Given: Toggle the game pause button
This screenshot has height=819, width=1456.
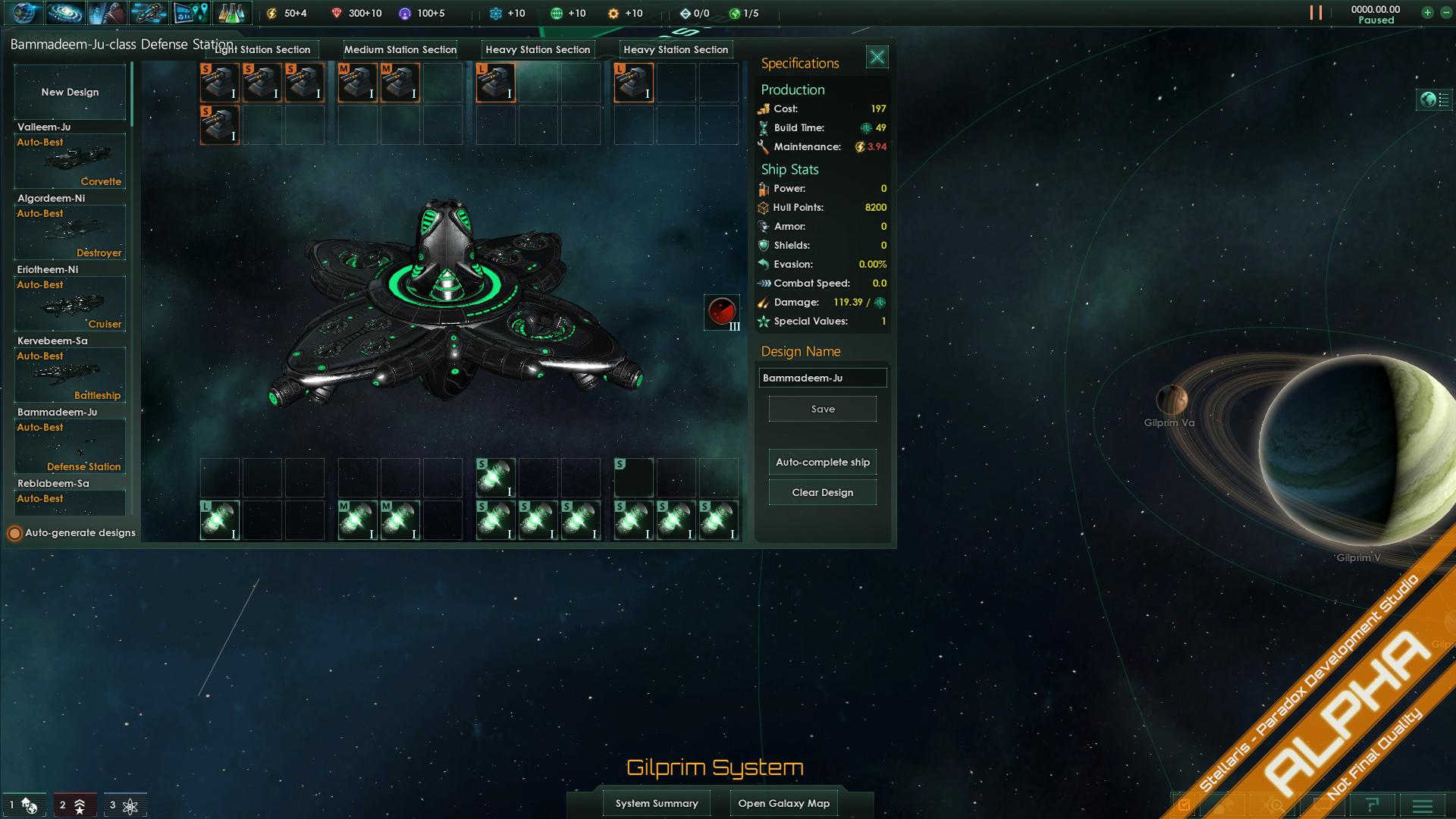Looking at the screenshot, I should click(x=1316, y=13).
